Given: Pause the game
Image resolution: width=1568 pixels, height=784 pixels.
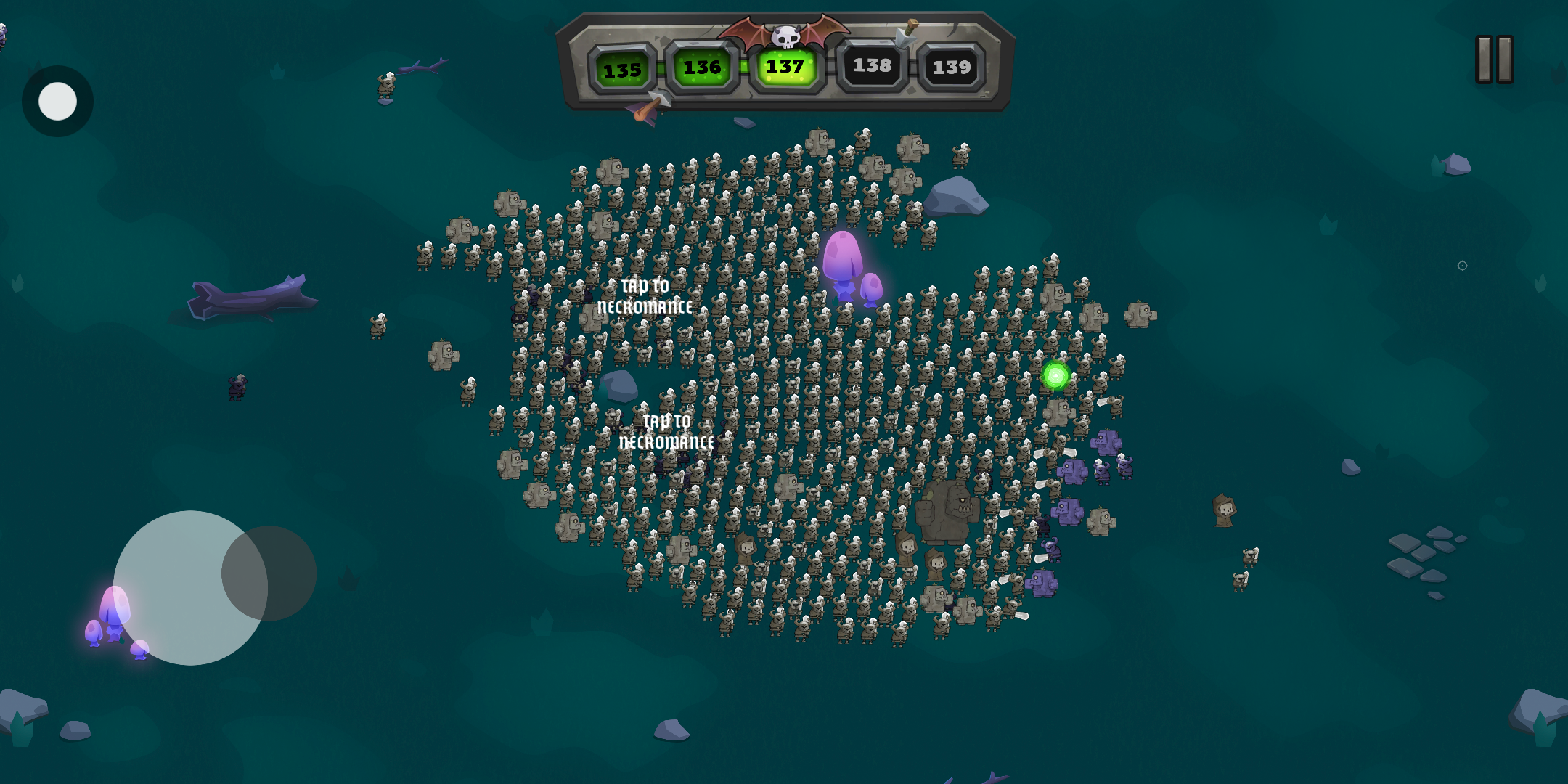Looking at the screenshot, I should tap(1494, 60).
